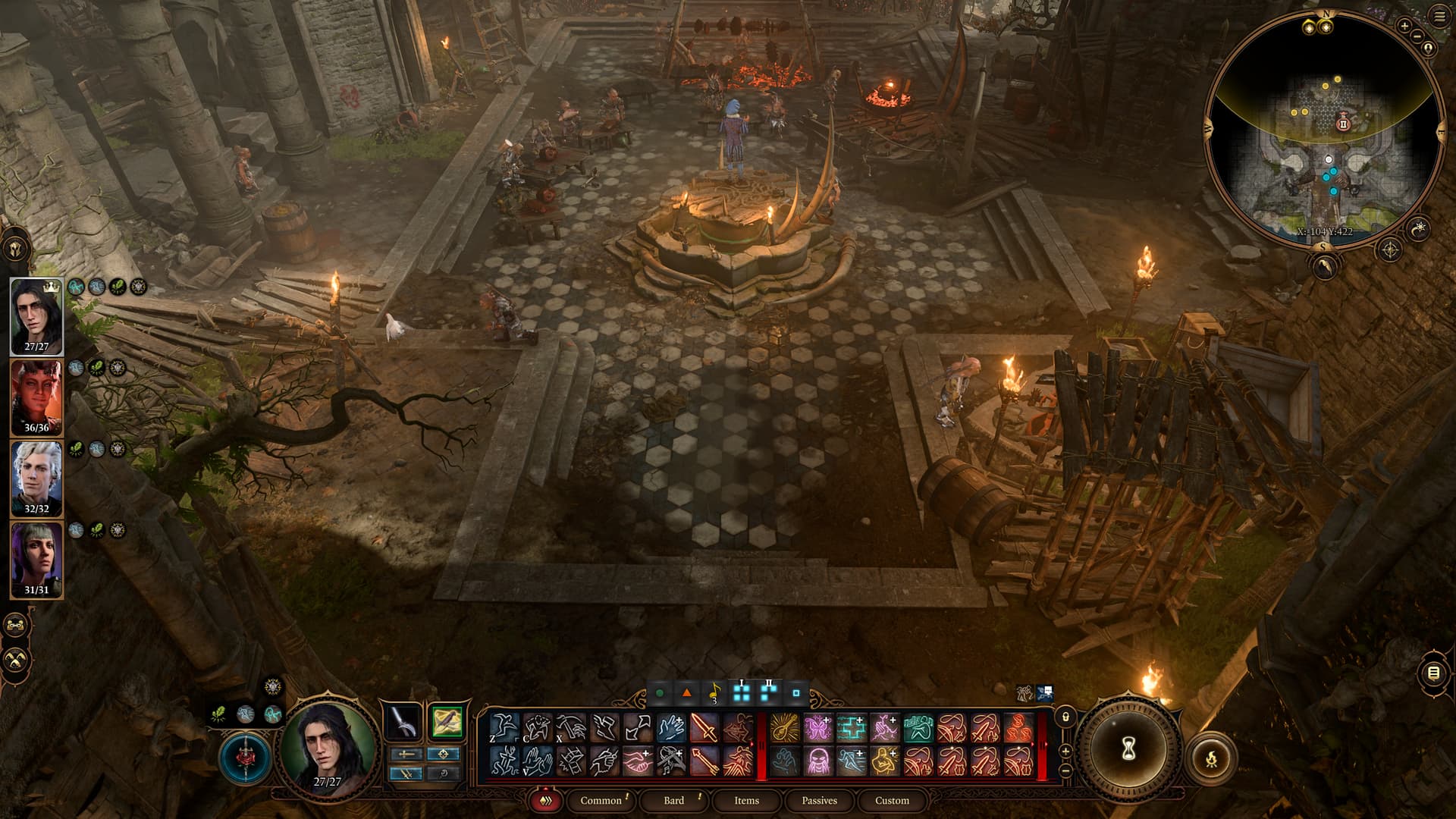Open the combat log scroll button
This screenshot has width=1456, height=819.
click(x=1432, y=673)
